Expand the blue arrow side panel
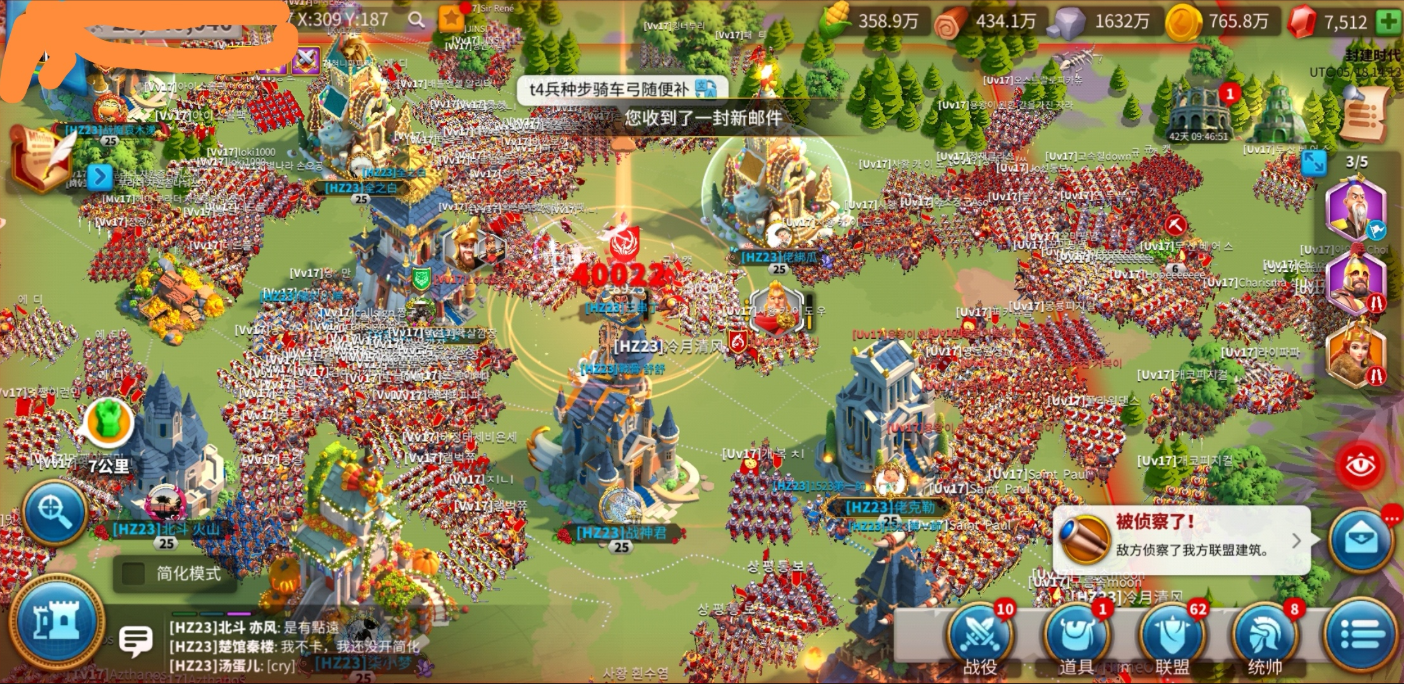 click(99, 177)
